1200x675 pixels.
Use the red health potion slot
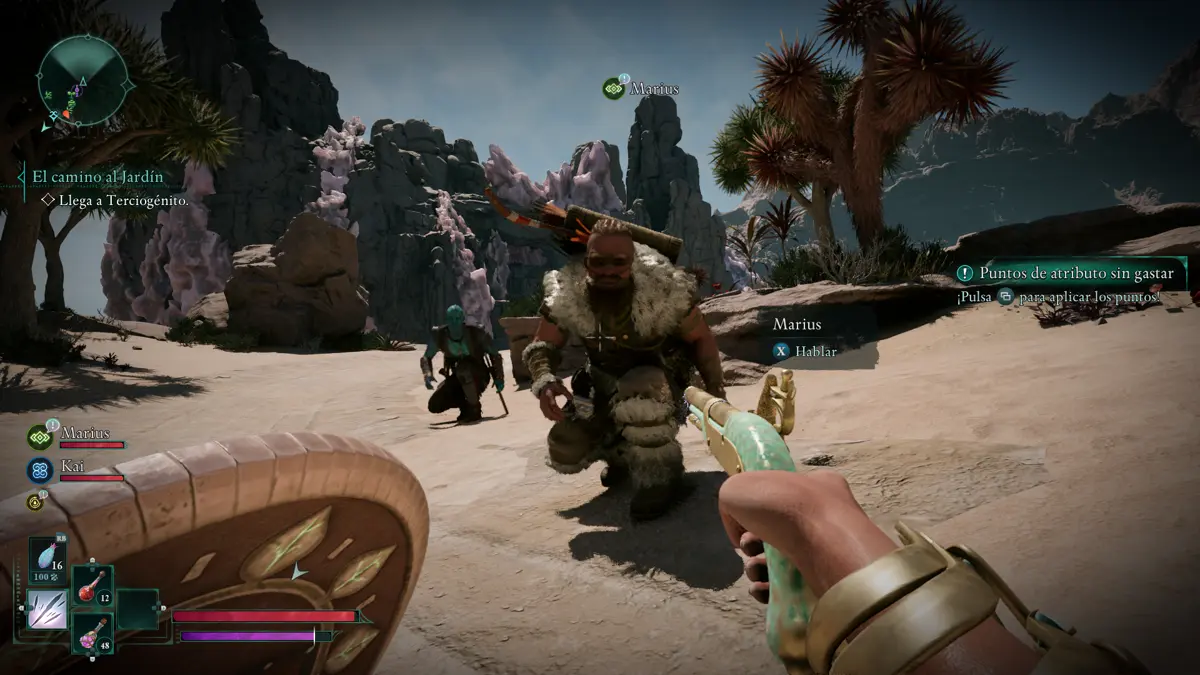click(x=93, y=586)
